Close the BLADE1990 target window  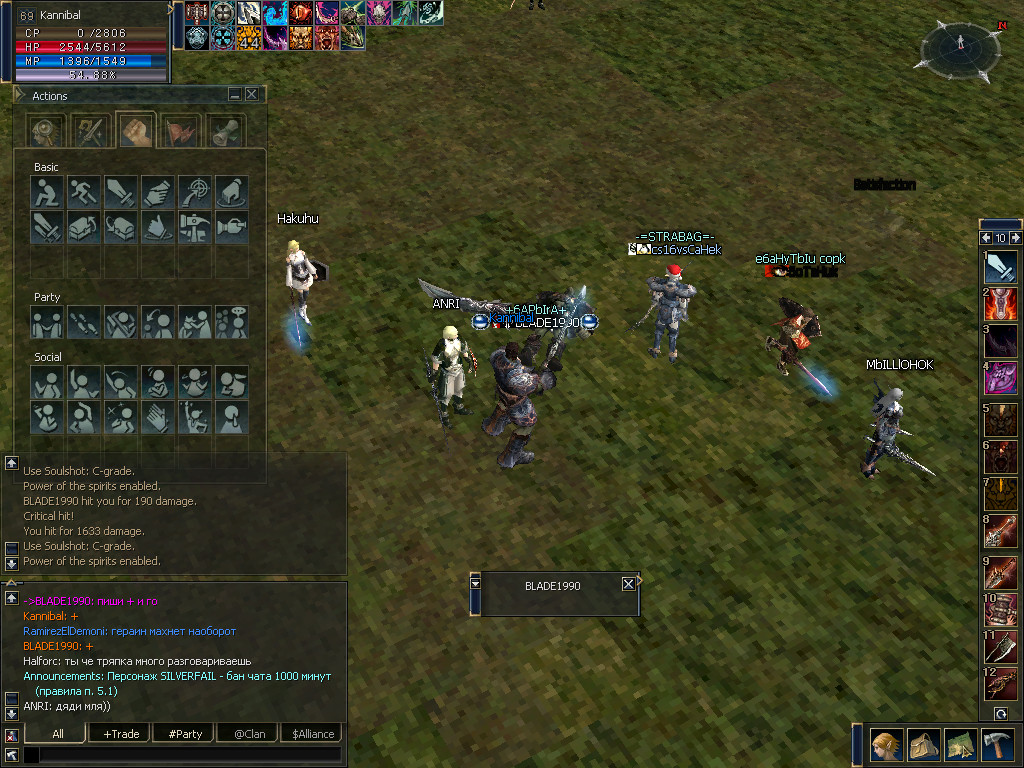pos(628,584)
